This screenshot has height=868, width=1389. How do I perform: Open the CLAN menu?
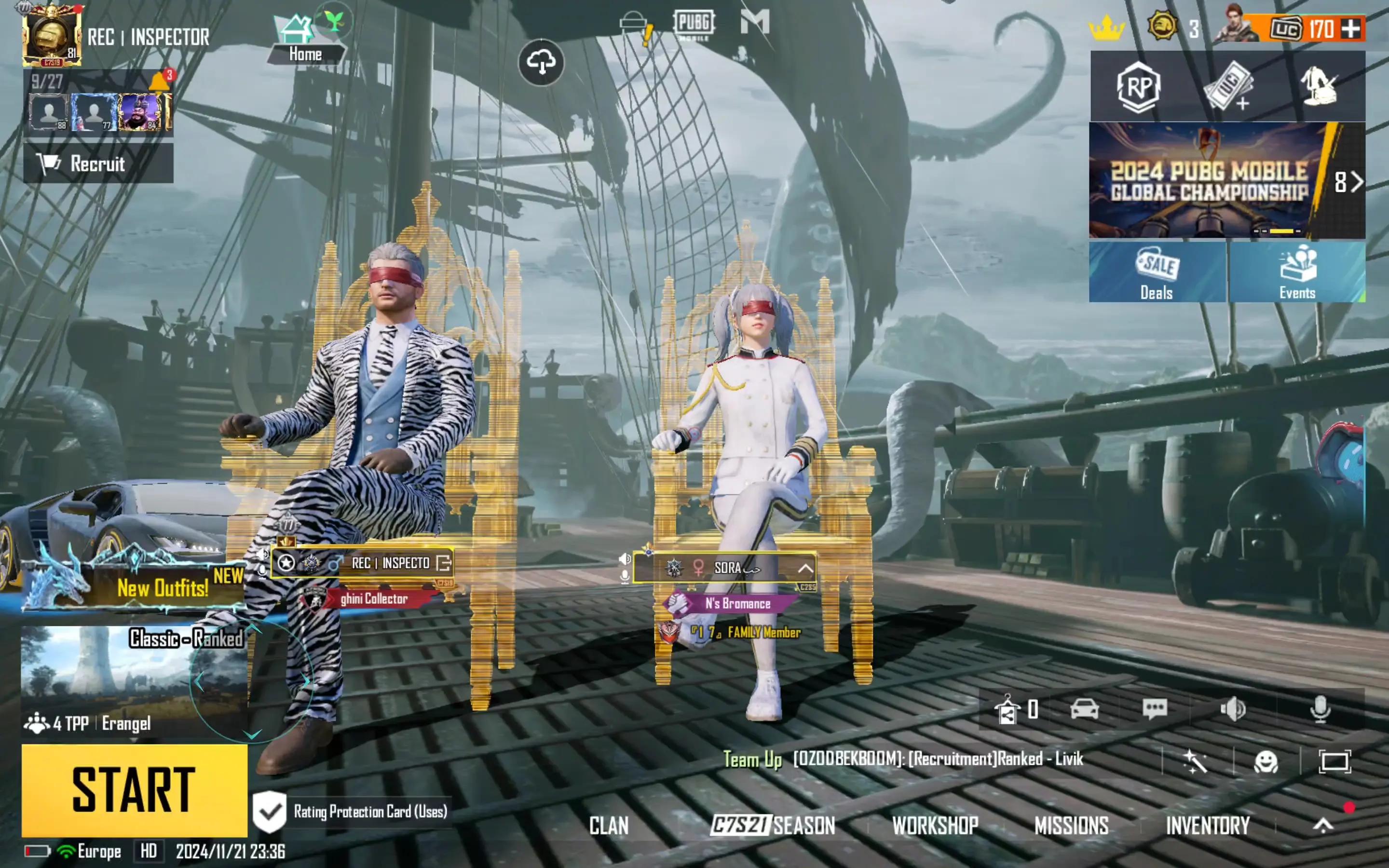pos(608,826)
